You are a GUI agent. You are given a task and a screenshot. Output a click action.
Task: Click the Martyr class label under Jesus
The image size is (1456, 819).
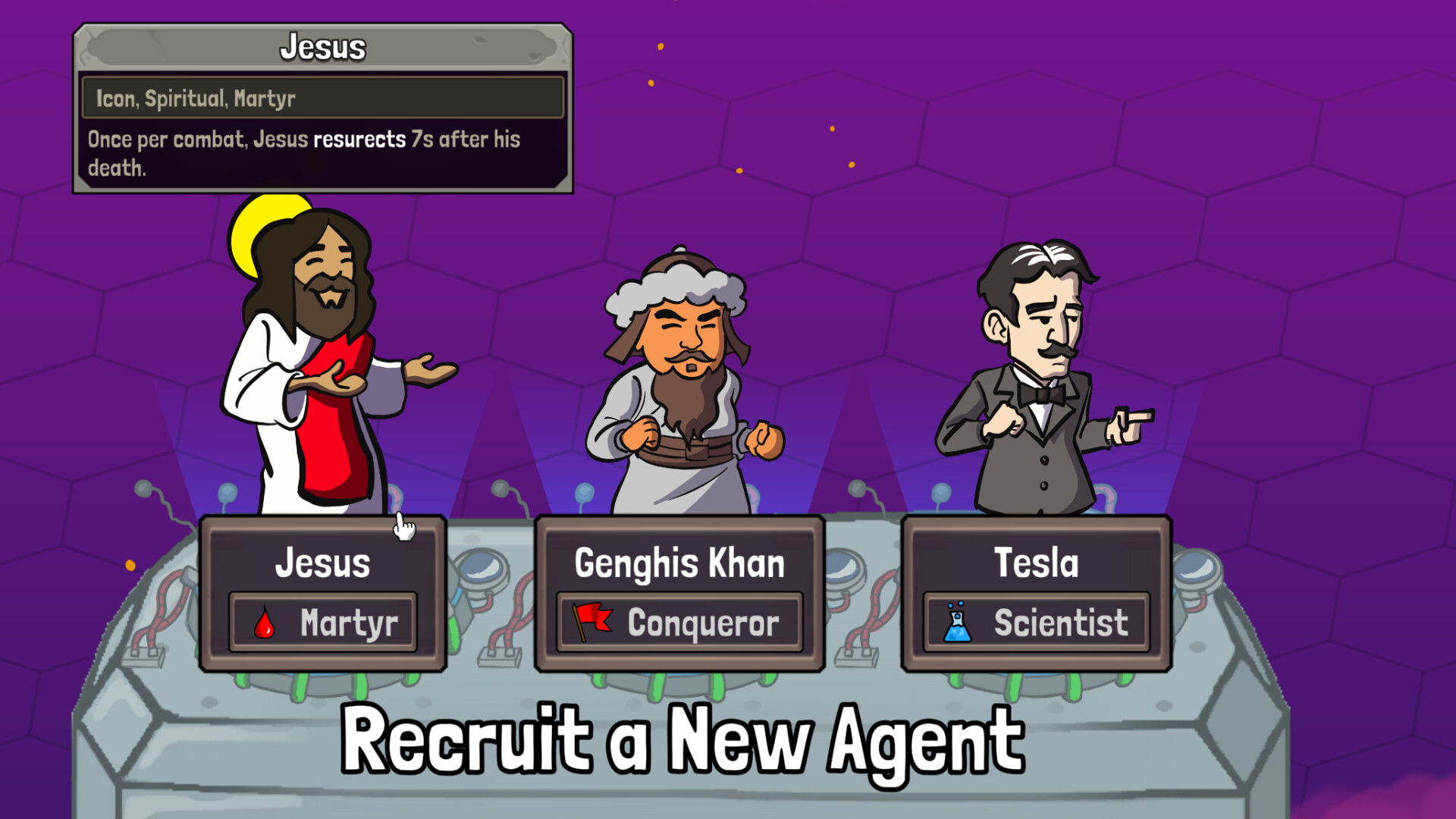pos(350,623)
